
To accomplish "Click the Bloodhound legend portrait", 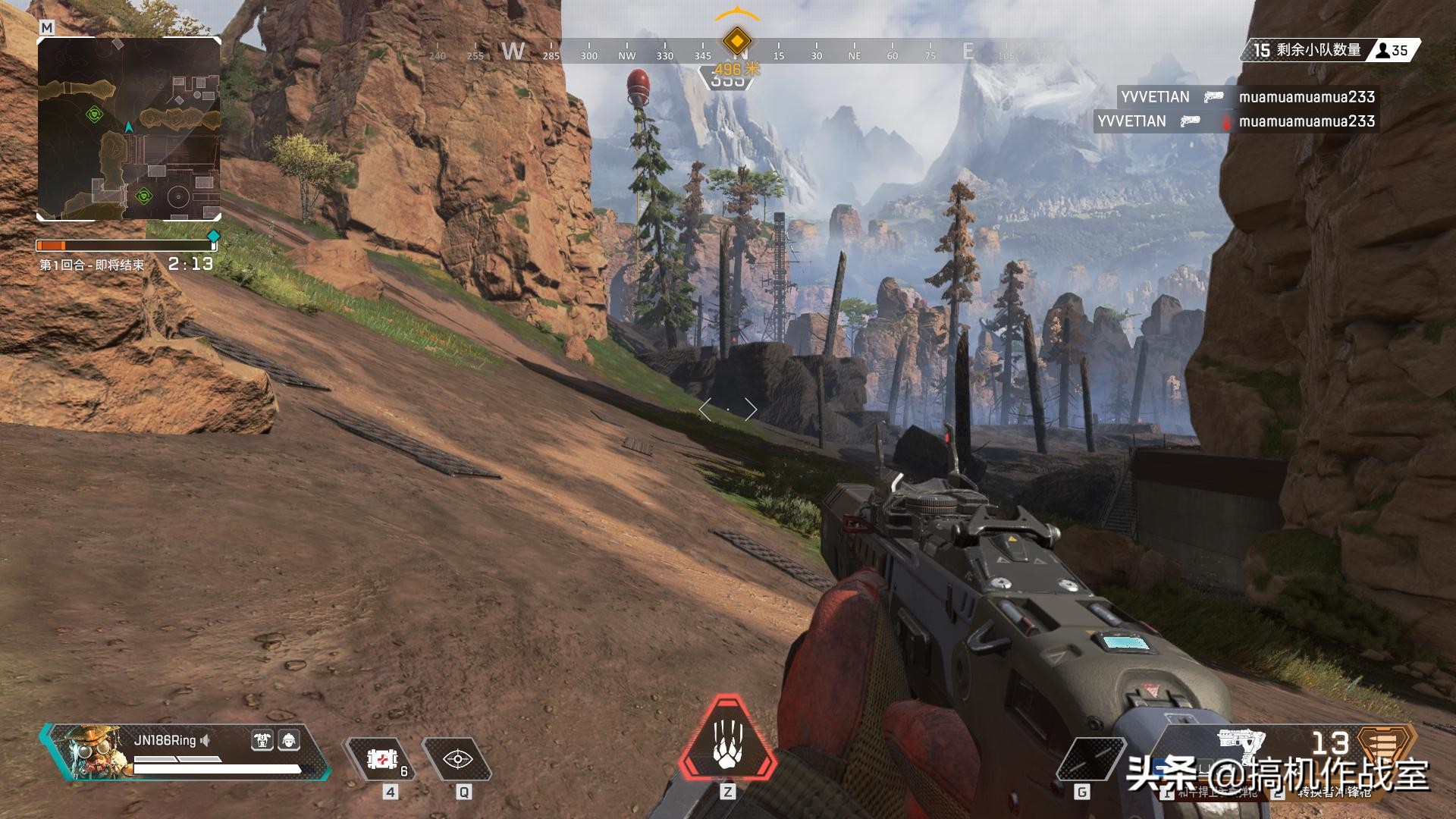I will click(x=89, y=750).
